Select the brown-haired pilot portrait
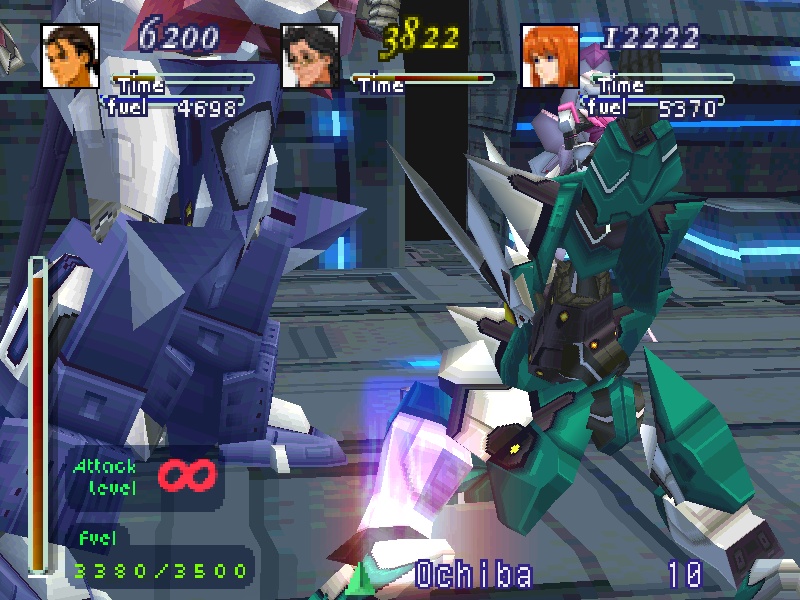Screen dimensions: 800x600 (x=69, y=55)
